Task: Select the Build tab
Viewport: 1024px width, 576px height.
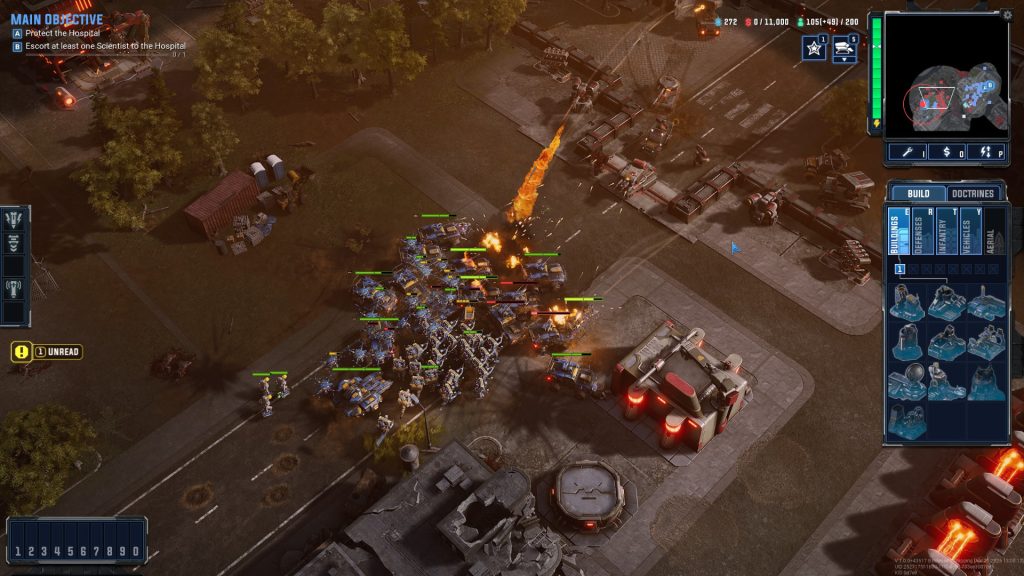Action: (x=917, y=193)
